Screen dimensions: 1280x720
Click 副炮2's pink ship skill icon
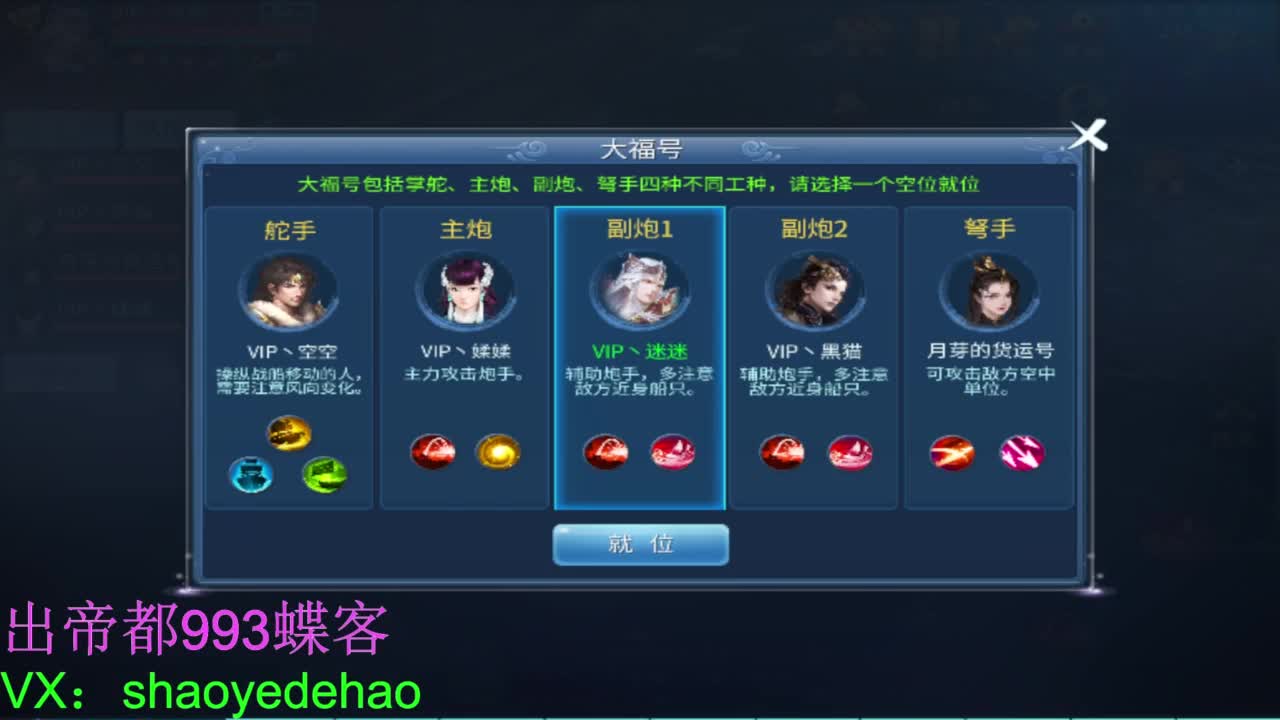pos(848,452)
